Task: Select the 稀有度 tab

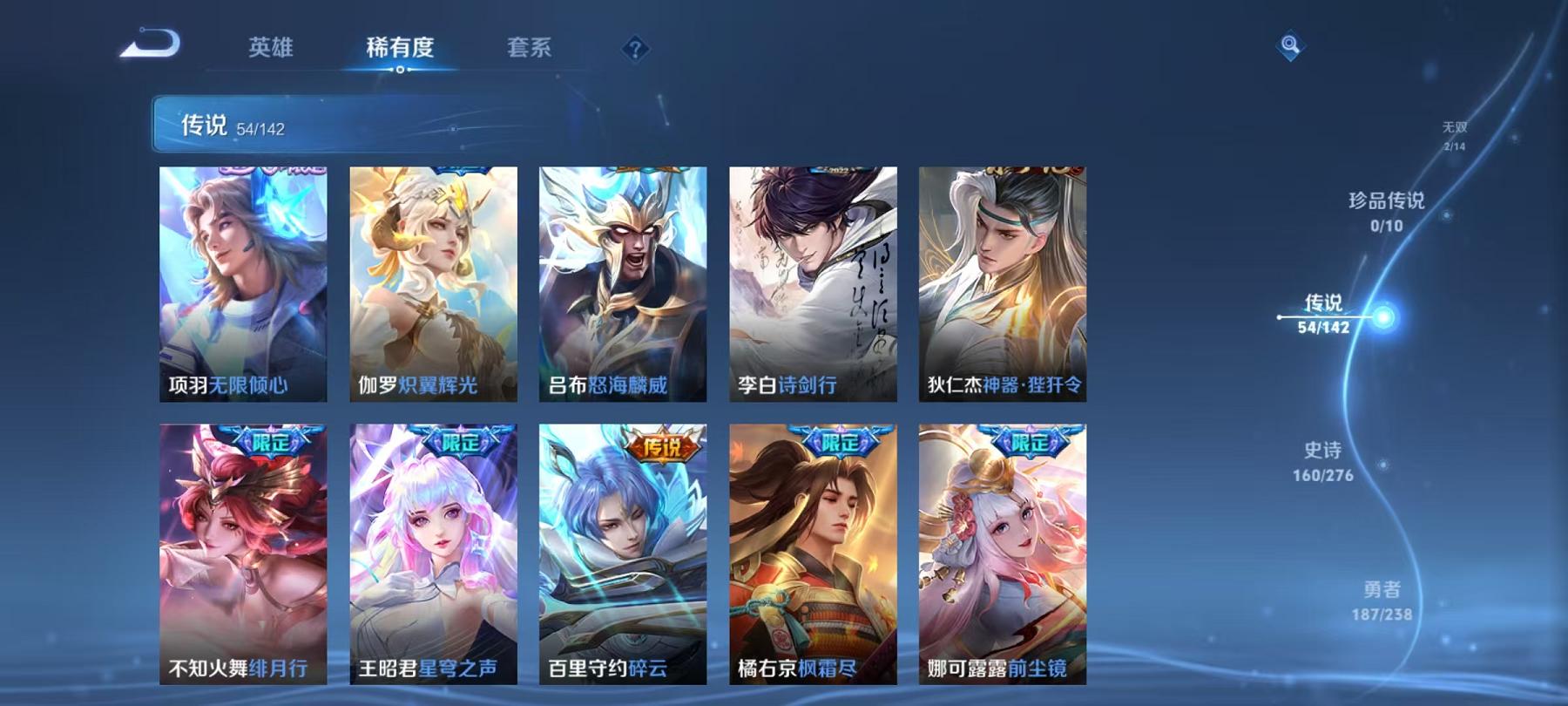Action: click(x=400, y=50)
